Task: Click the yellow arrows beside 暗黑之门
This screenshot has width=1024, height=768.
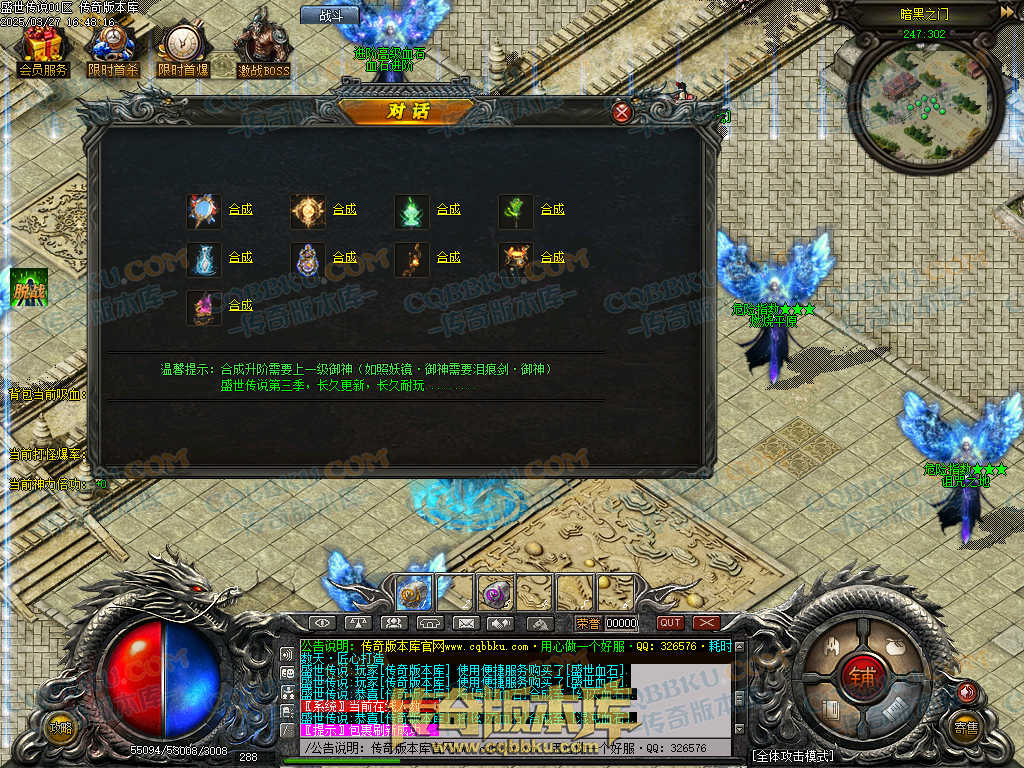Action: [x=1005, y=12]
